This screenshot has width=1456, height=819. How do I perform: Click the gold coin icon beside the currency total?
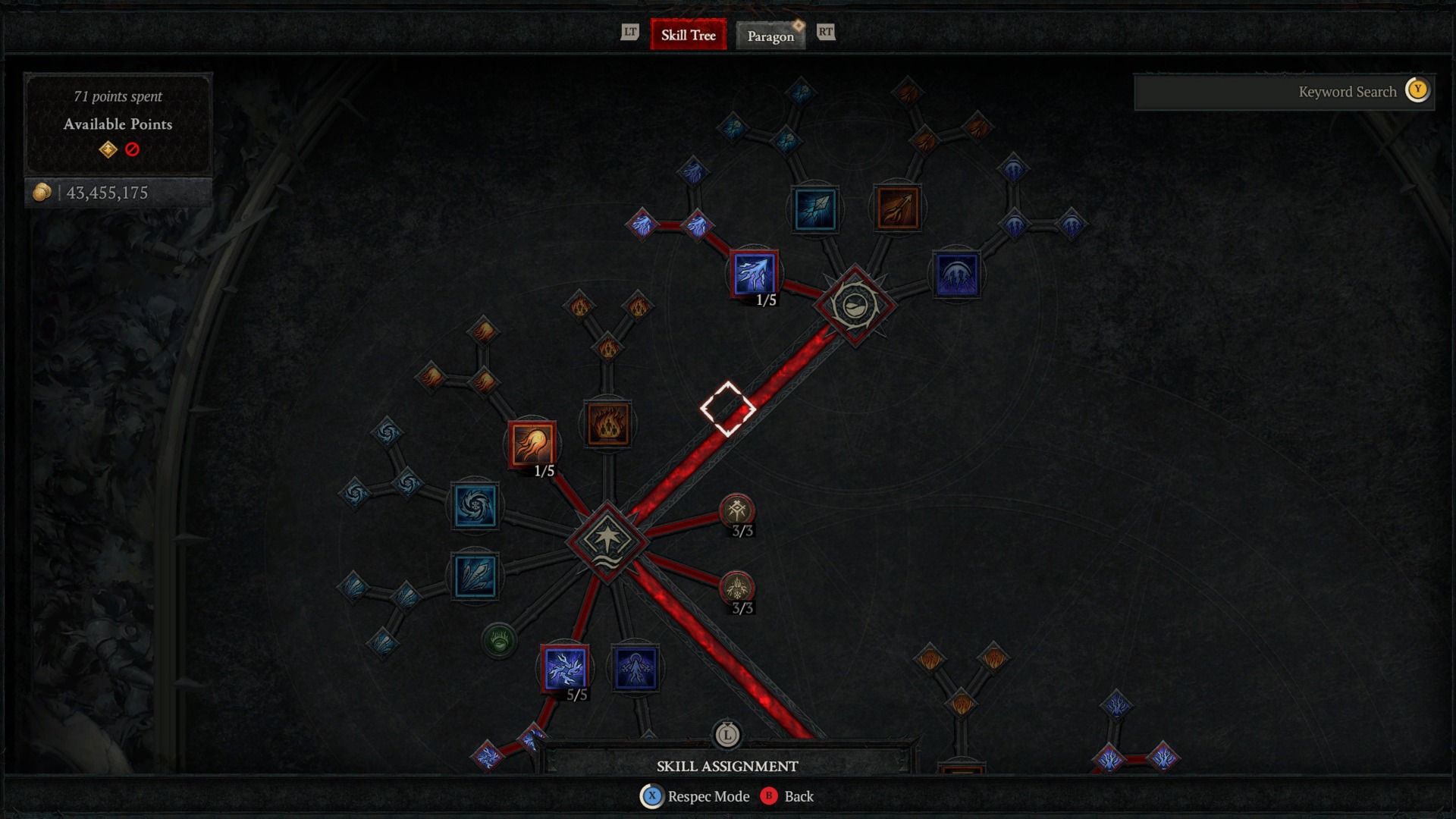(42, 192)
